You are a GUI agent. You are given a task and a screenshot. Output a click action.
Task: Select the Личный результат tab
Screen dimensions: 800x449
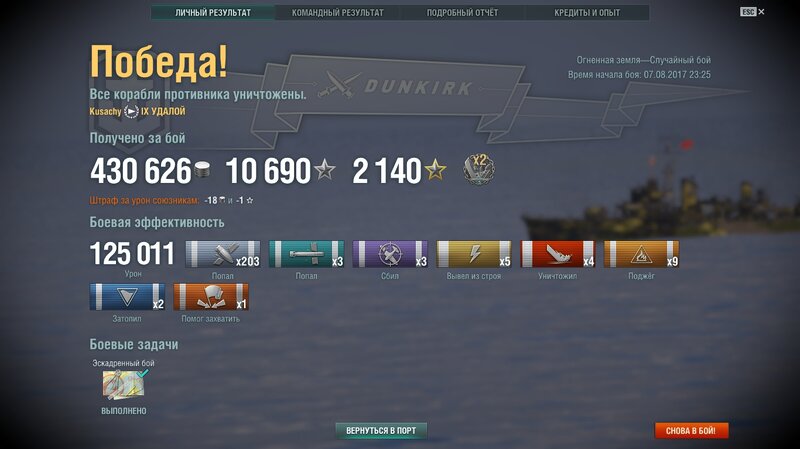(213, 13)
